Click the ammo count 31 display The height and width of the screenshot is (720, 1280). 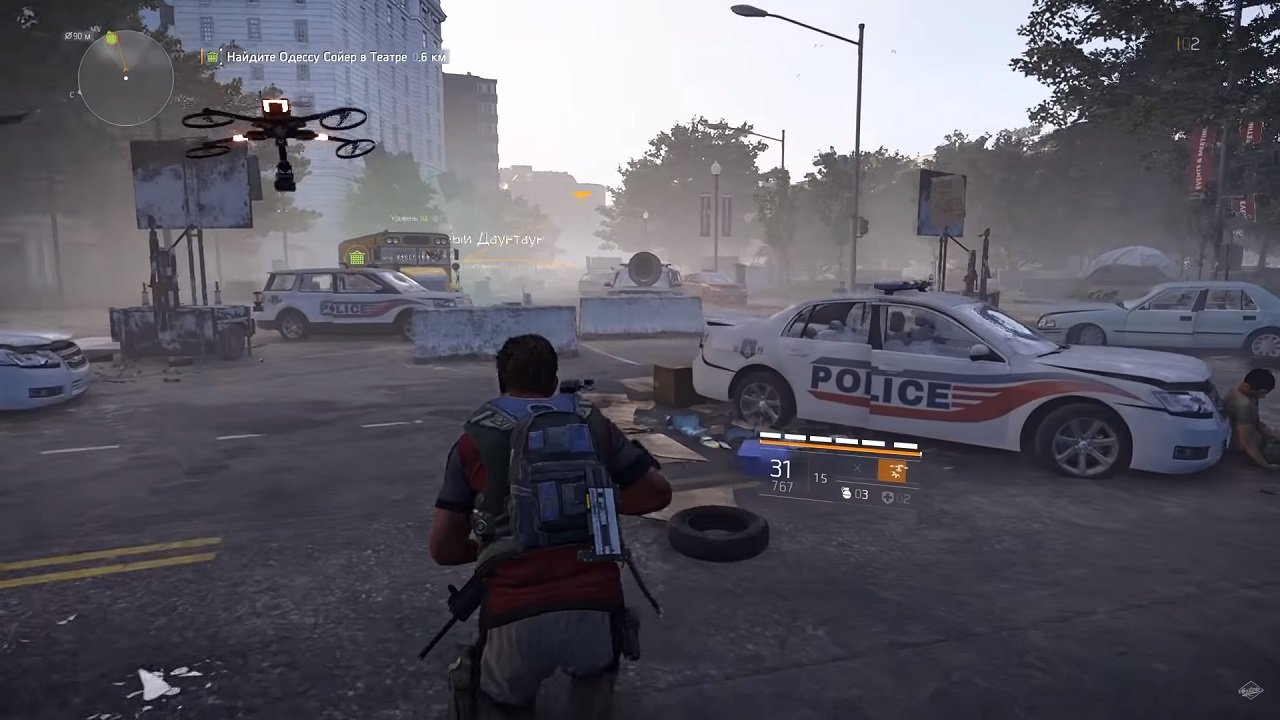[780, 467]
